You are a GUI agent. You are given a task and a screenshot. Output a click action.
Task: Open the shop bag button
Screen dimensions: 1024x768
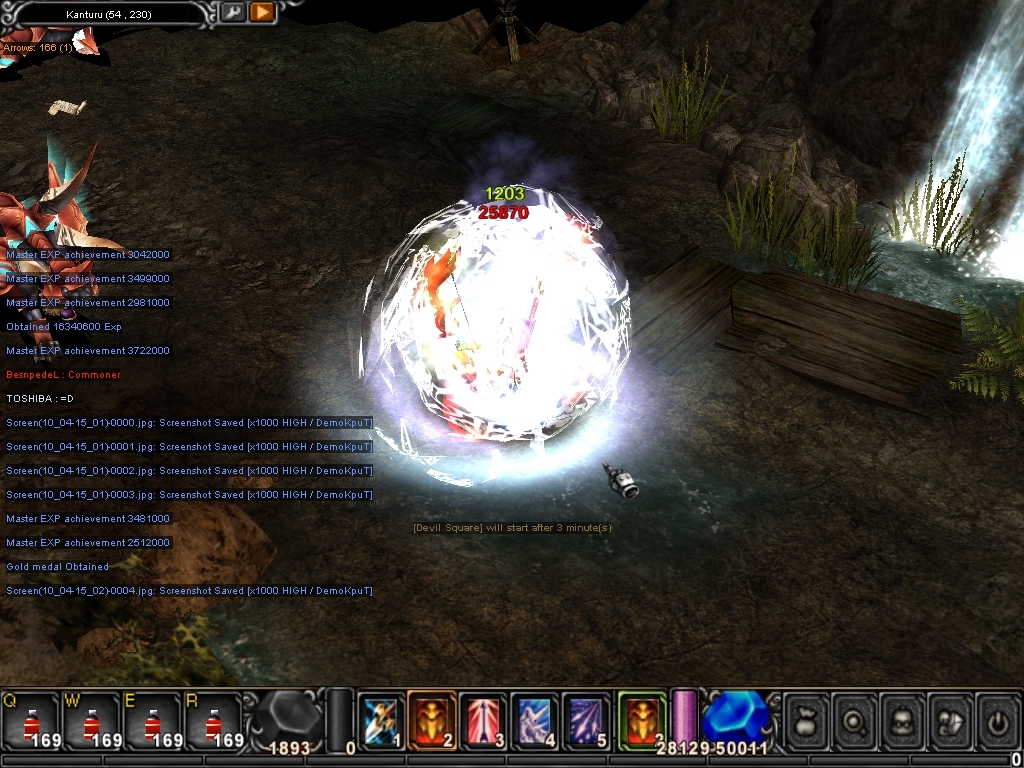tap(807, 720)
